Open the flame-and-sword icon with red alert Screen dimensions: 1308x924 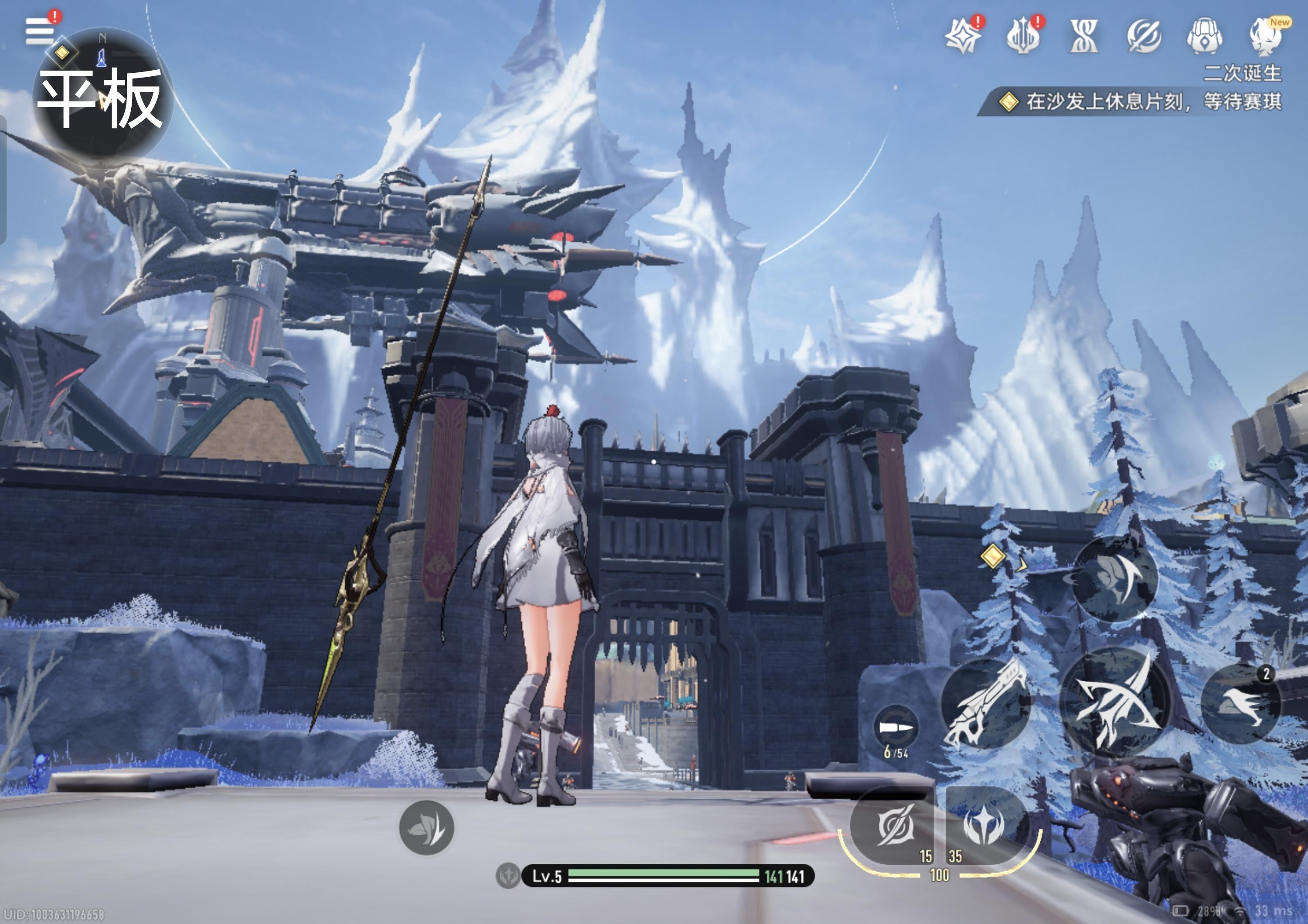click(1023, 37)
